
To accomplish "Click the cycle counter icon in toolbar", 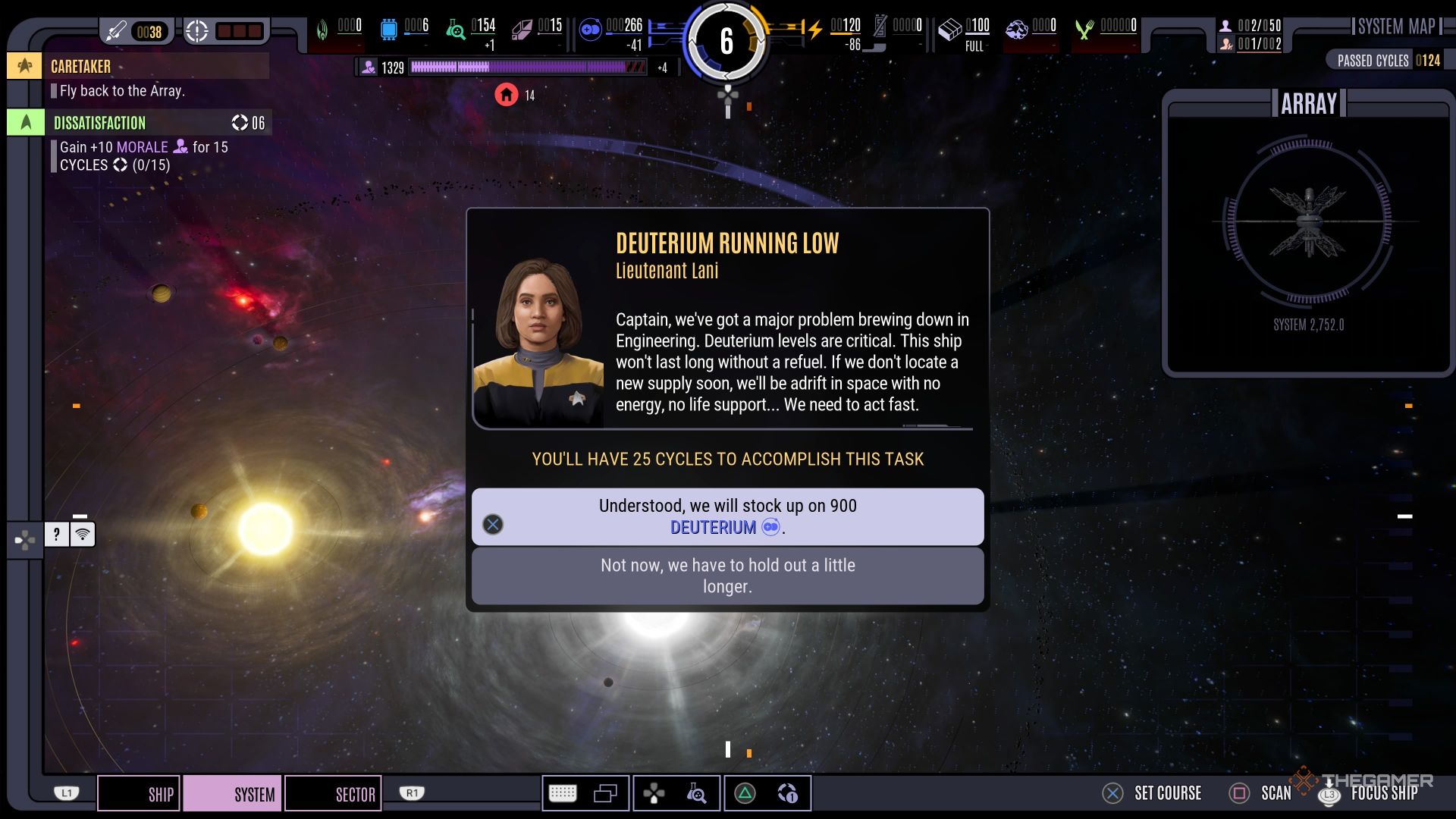I will click(787, 793).
